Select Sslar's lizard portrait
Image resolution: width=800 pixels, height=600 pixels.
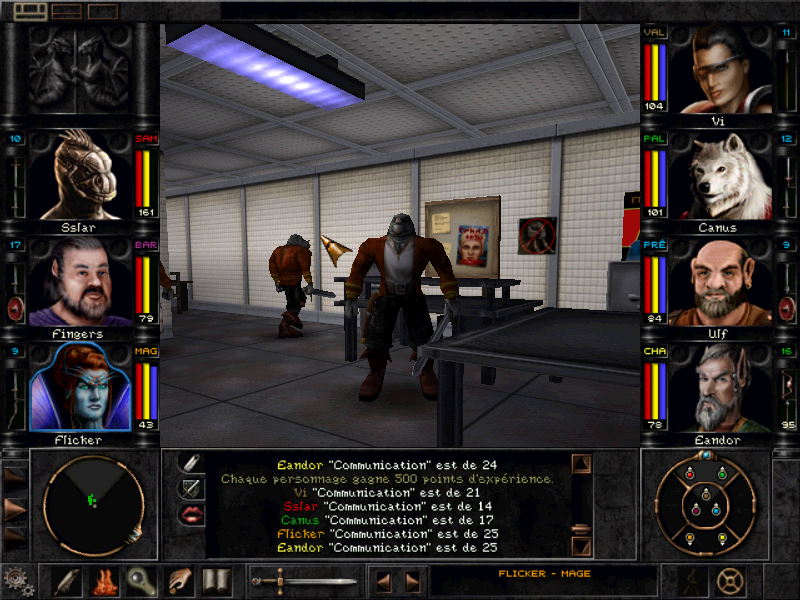click(81, 174)
